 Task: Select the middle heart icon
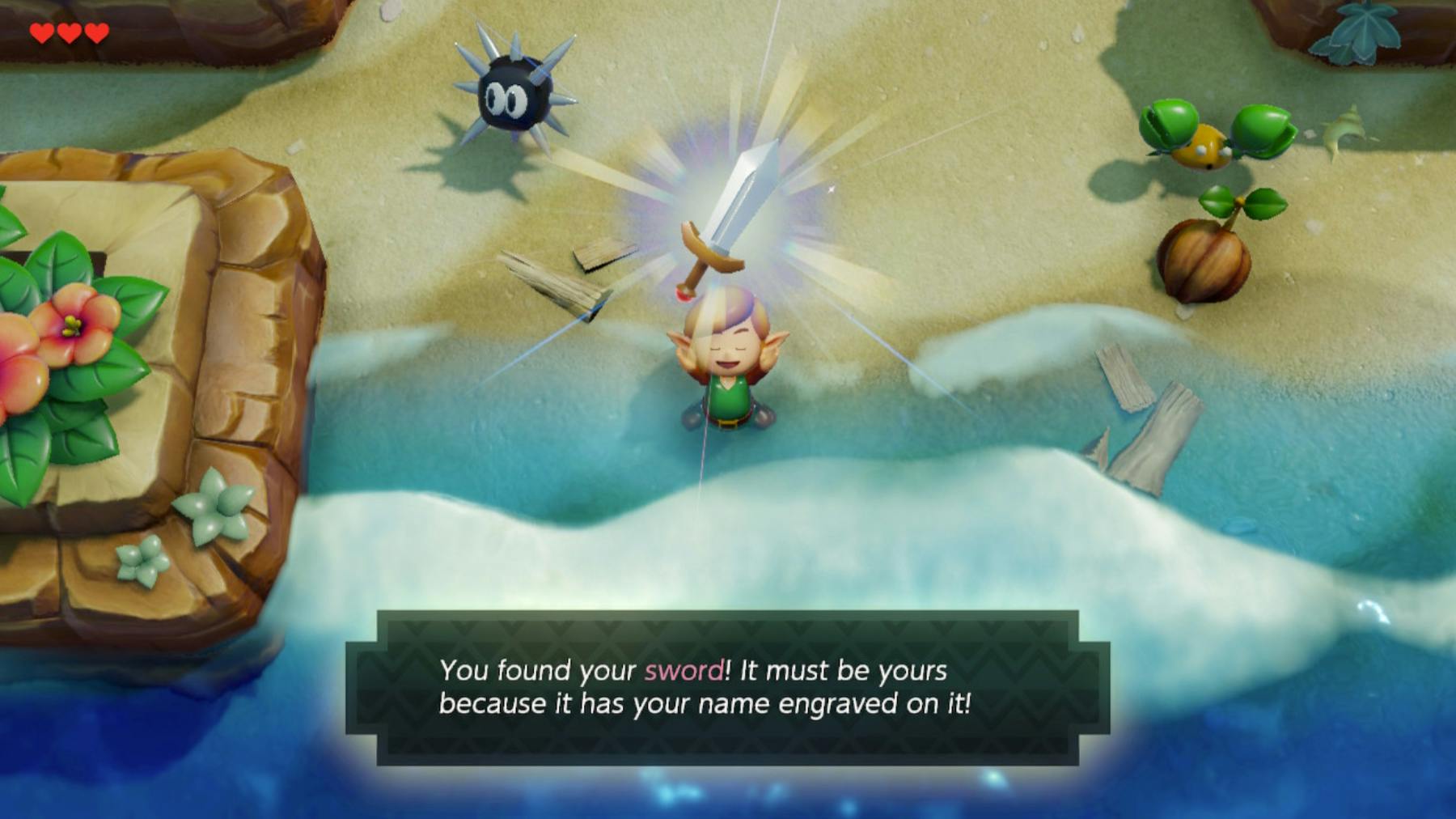[x=70, y=34]
